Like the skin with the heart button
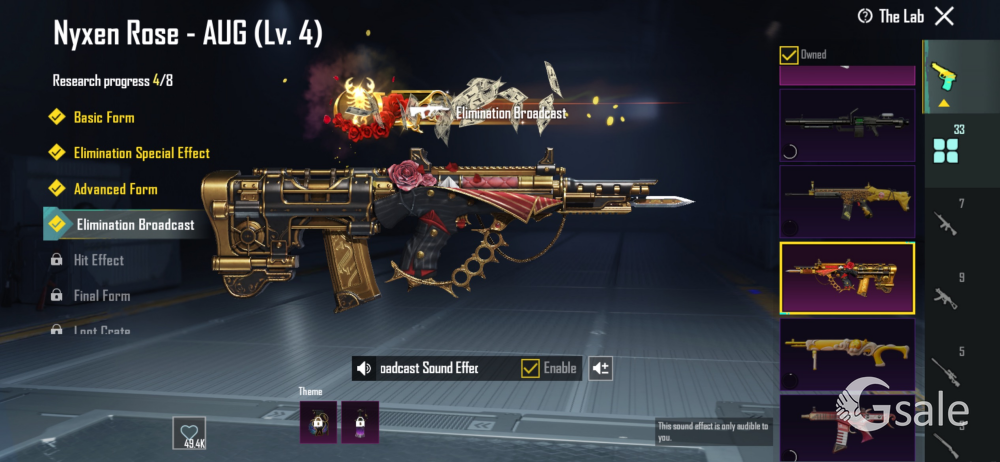The height and width of the screenshot is (462, 1000). pos(189,432)
